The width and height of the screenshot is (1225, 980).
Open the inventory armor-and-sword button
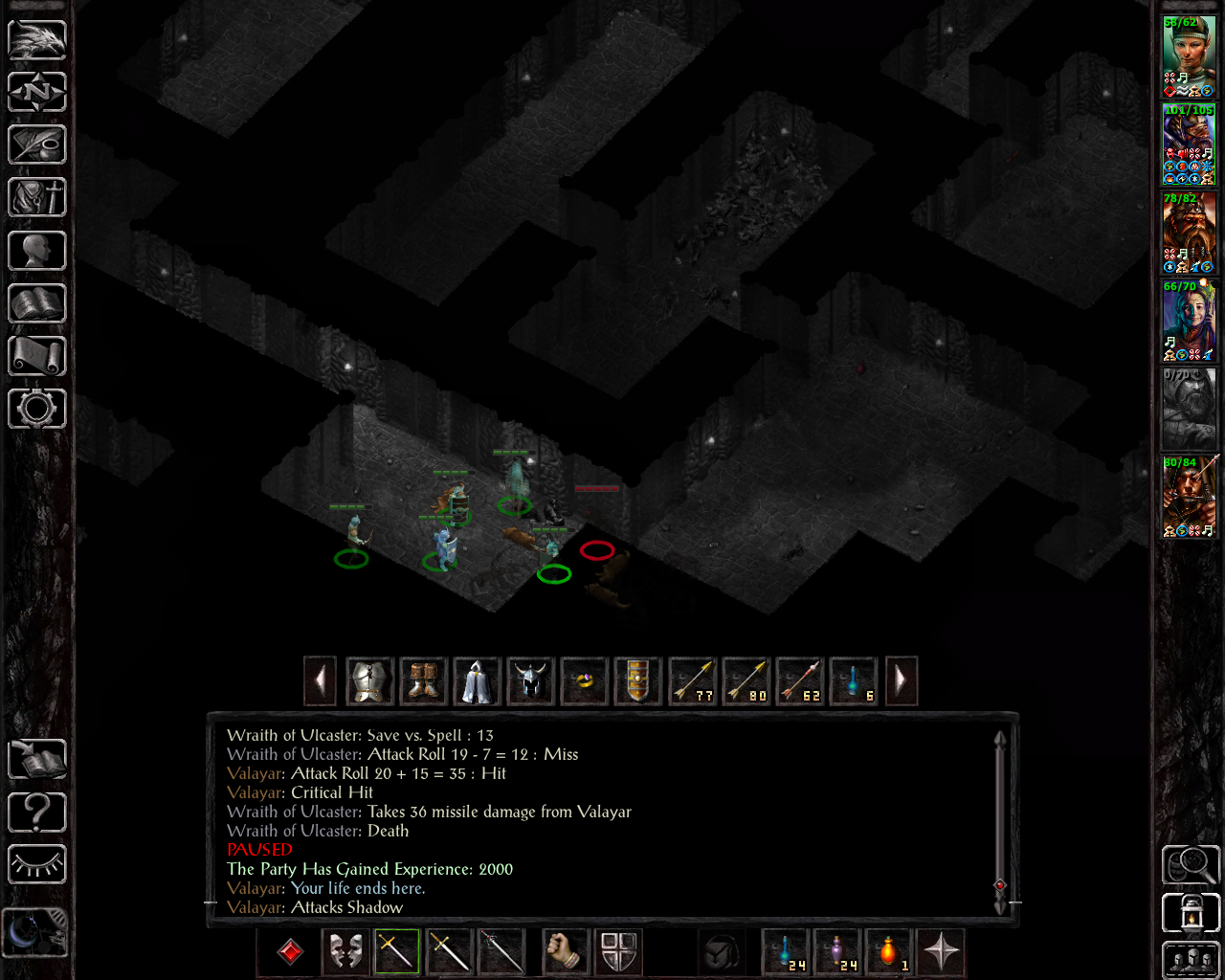[37, 198]
